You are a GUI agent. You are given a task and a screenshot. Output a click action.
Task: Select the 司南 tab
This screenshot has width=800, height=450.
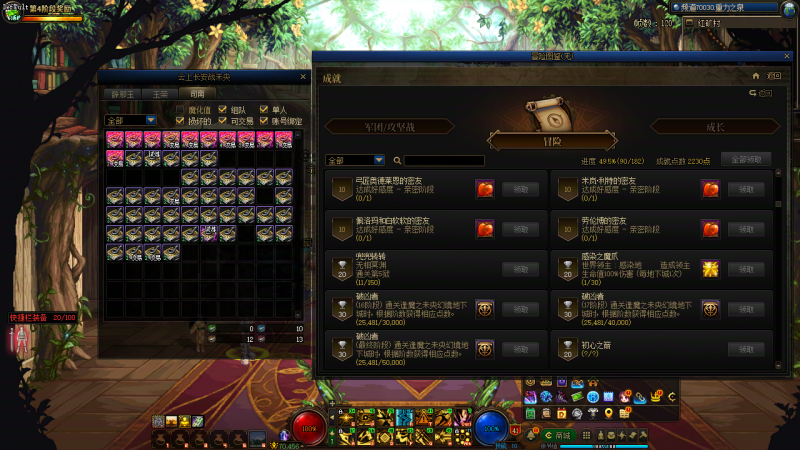click(x=197, y=94)
